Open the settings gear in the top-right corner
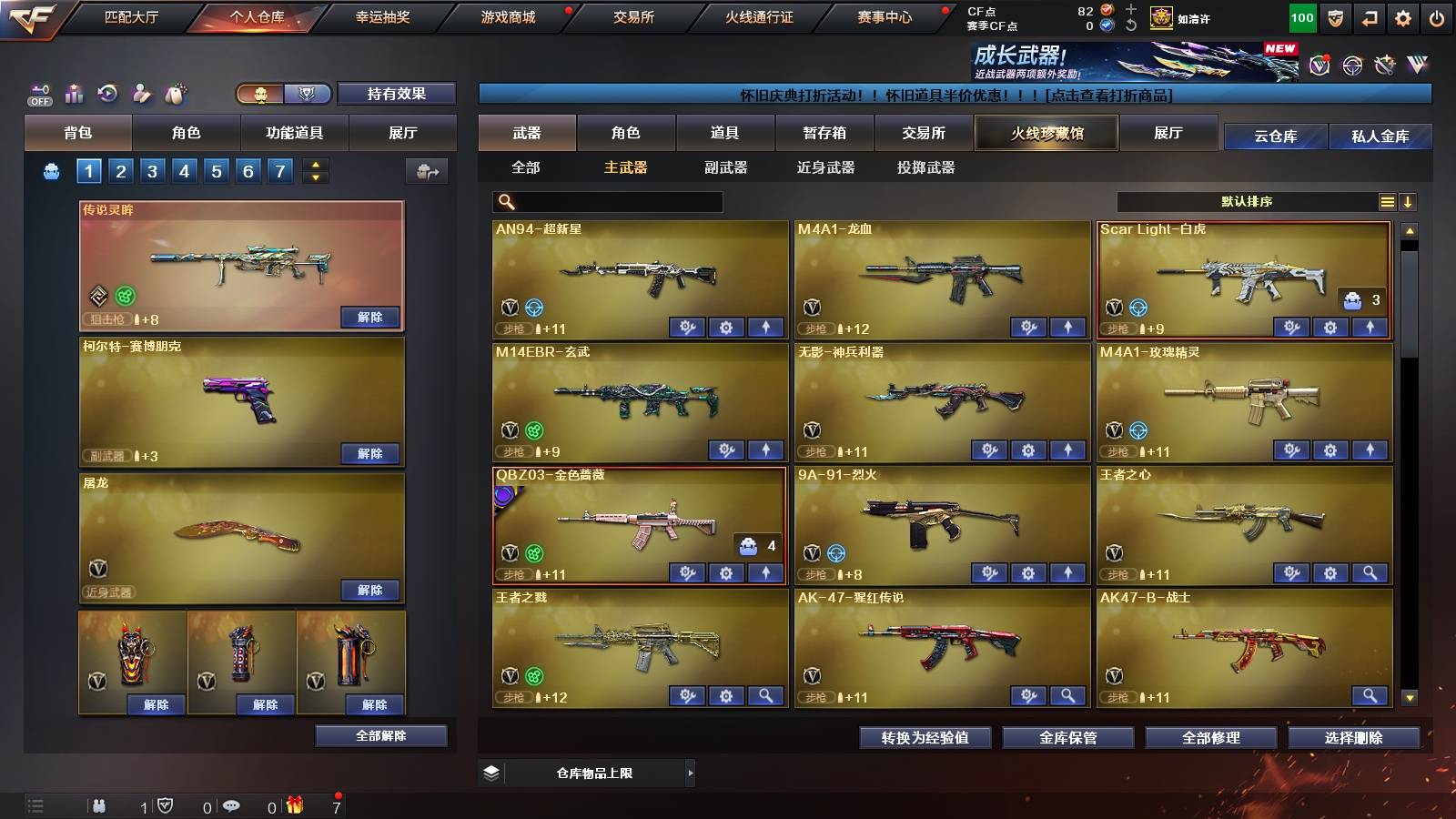 [1404, 16]
